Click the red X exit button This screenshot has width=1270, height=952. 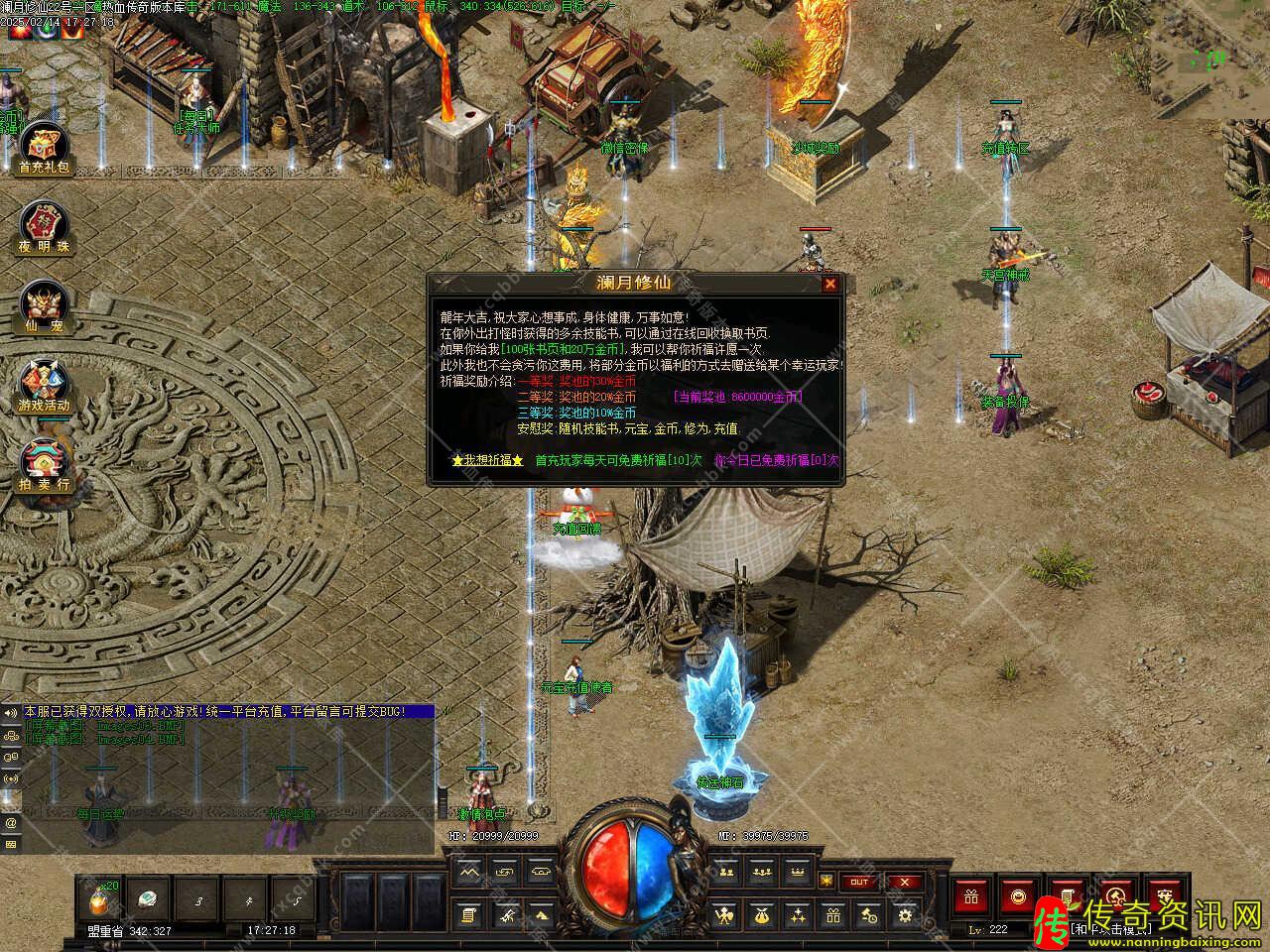click(x=904, y=882)
